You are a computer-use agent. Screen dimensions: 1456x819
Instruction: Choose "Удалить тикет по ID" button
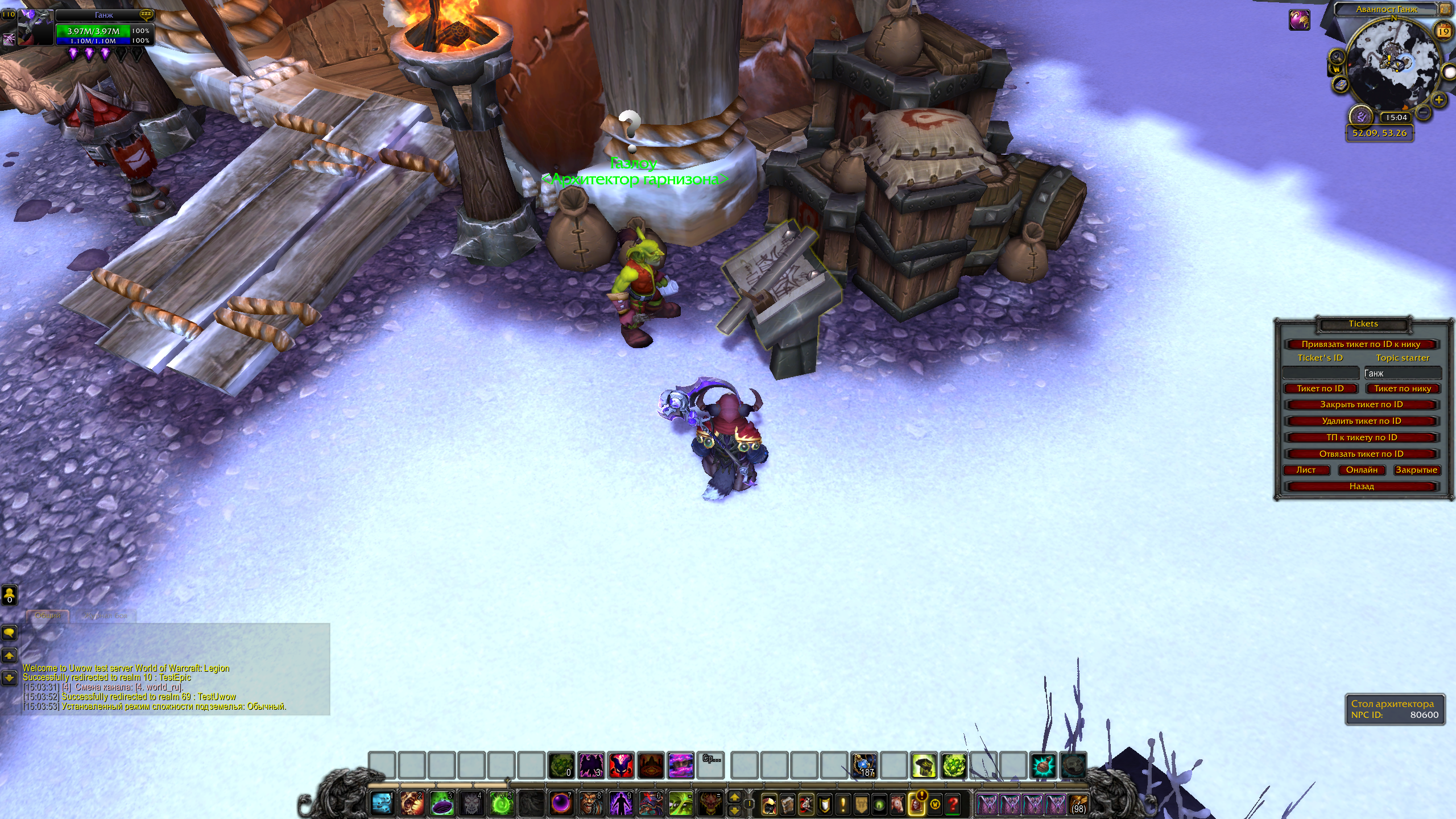coord(1362,421)
